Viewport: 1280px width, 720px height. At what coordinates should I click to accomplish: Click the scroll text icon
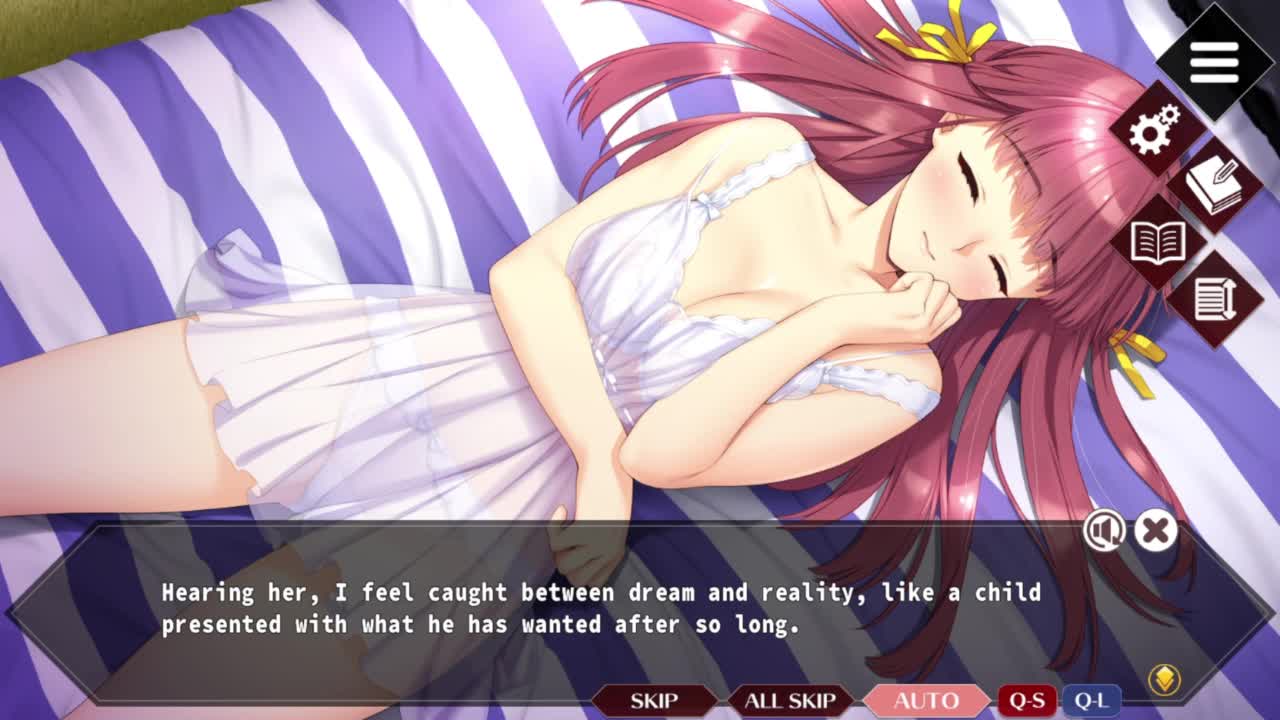point(1214,298)
